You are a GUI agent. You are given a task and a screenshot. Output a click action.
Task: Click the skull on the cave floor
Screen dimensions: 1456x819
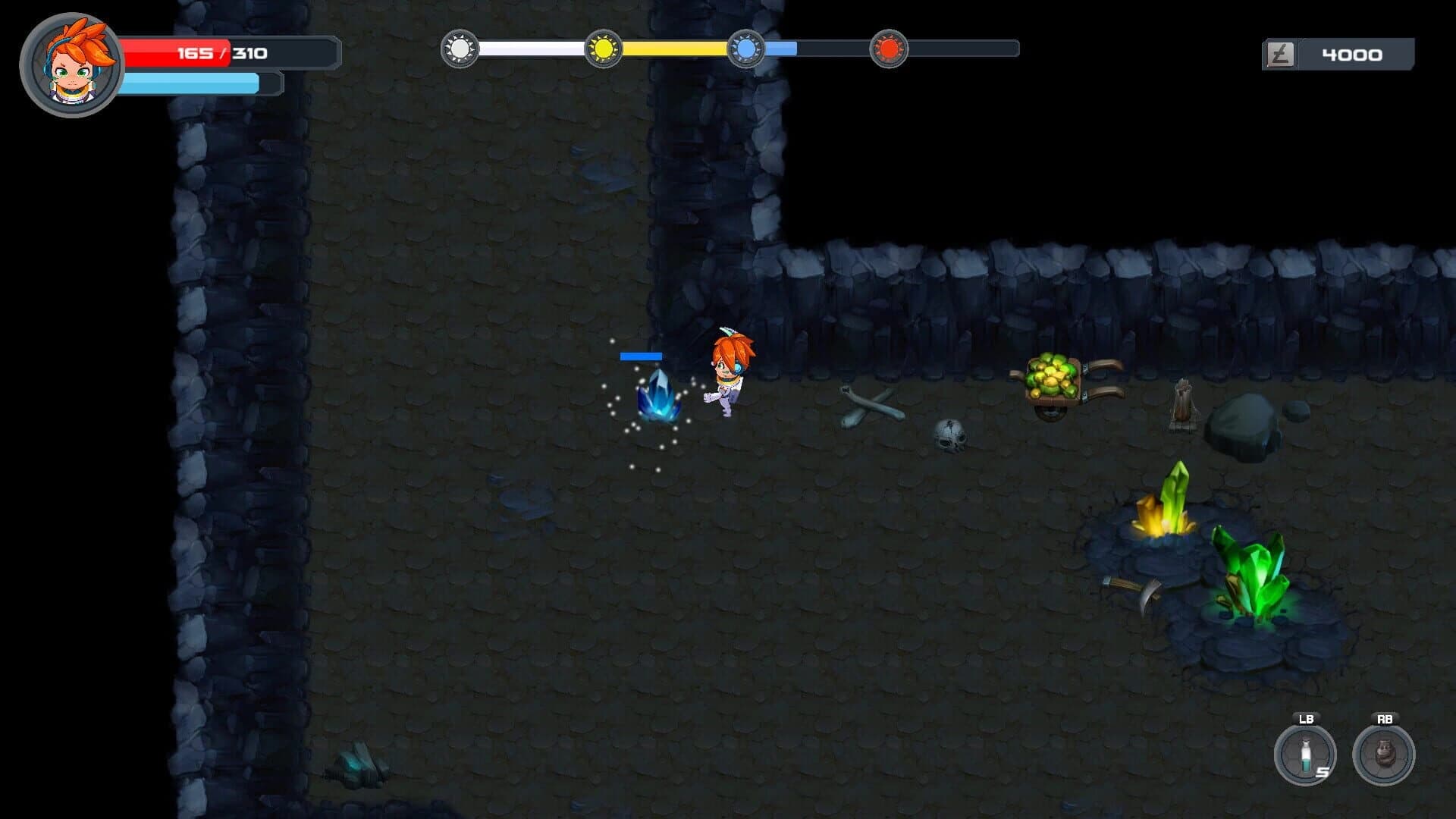950,436
